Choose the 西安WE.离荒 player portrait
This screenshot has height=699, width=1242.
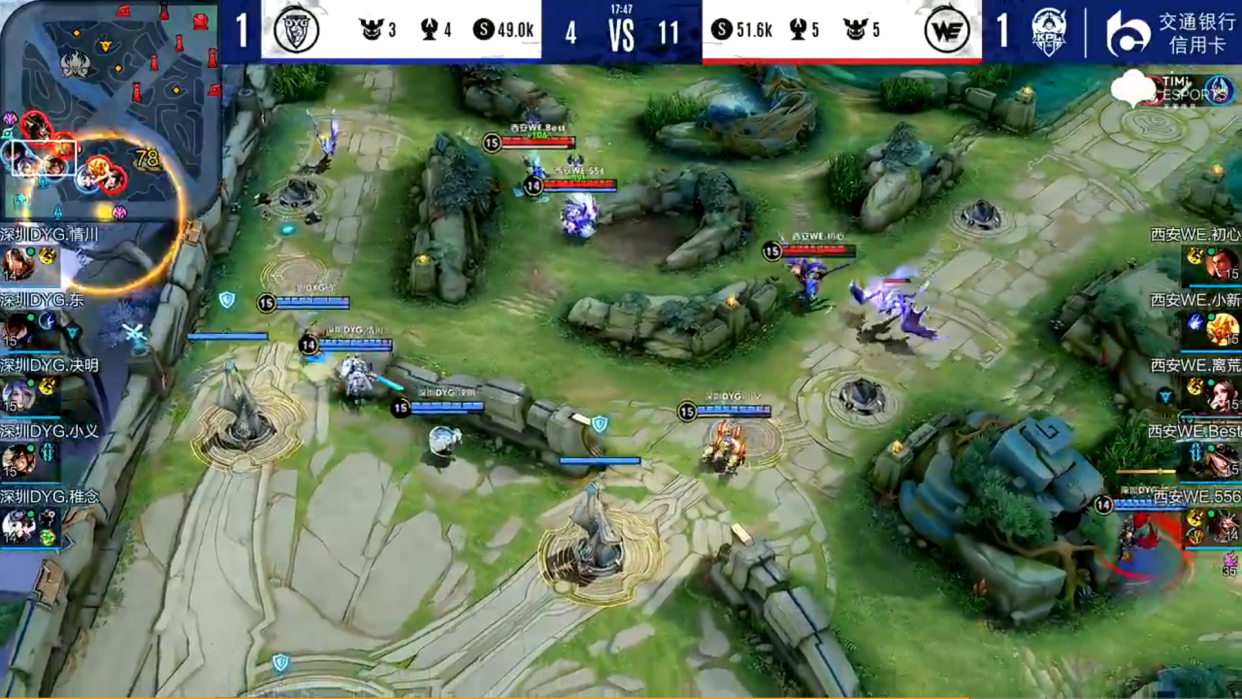pyautogui.click(x=1222, y=395)
